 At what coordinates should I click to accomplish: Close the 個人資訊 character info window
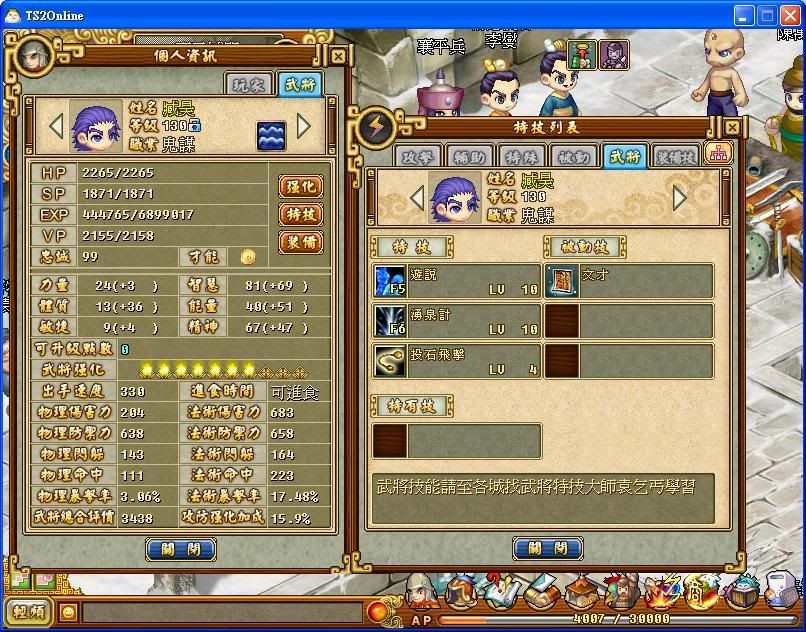338,57
